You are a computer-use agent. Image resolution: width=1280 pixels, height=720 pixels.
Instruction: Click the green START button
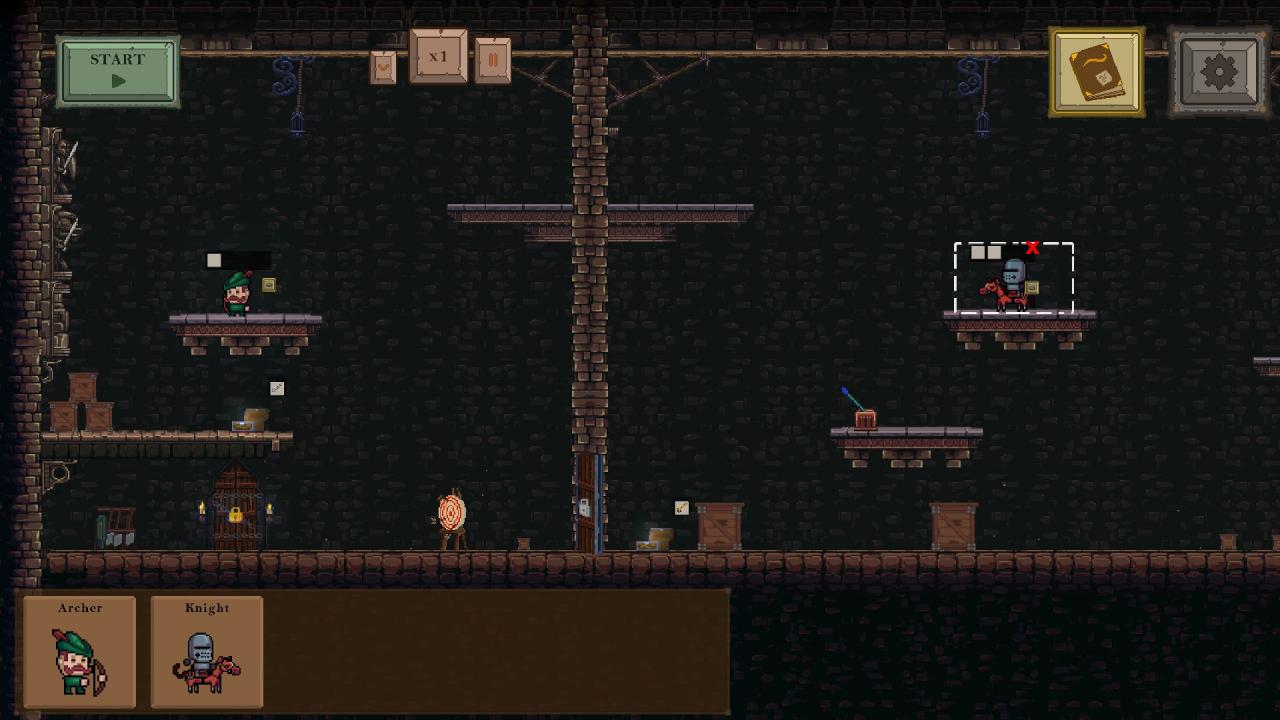pyautogui.click(x=118, y=71)
